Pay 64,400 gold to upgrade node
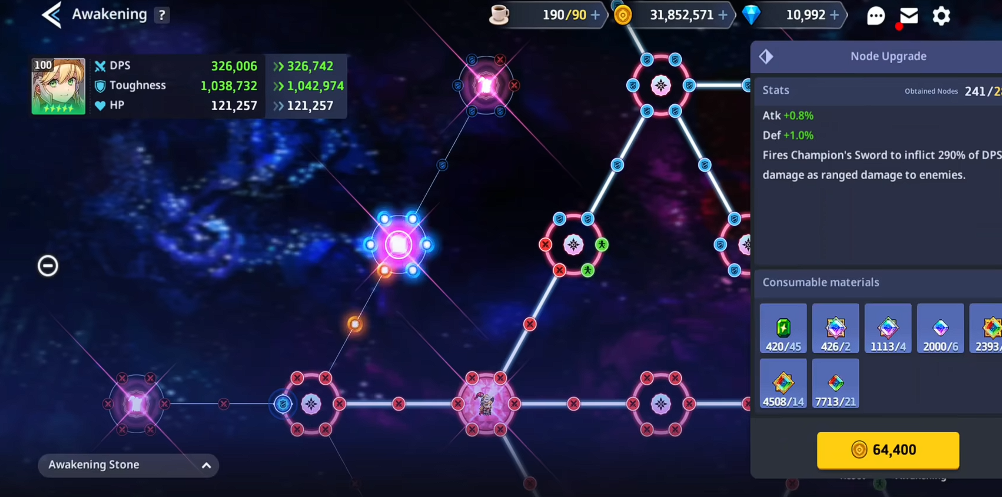This screenshot has height=497, width=1002. [x=888, y=450]
